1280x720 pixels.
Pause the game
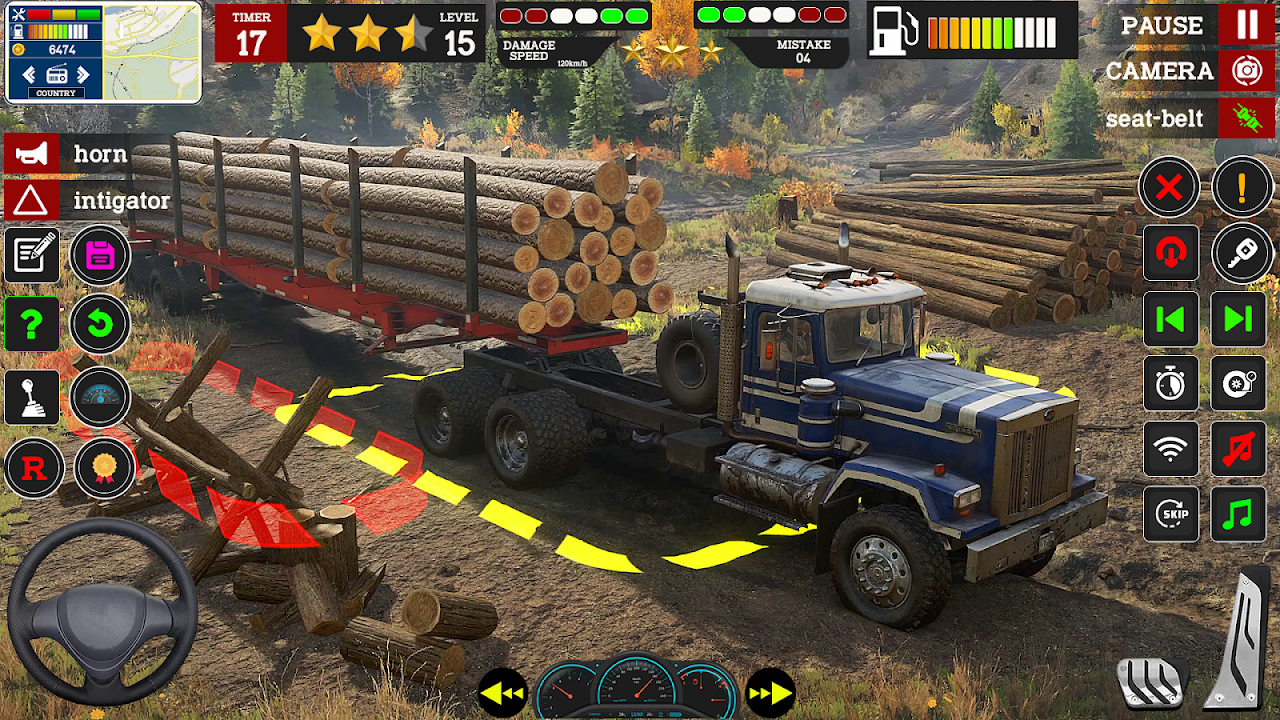point(1247,24)
